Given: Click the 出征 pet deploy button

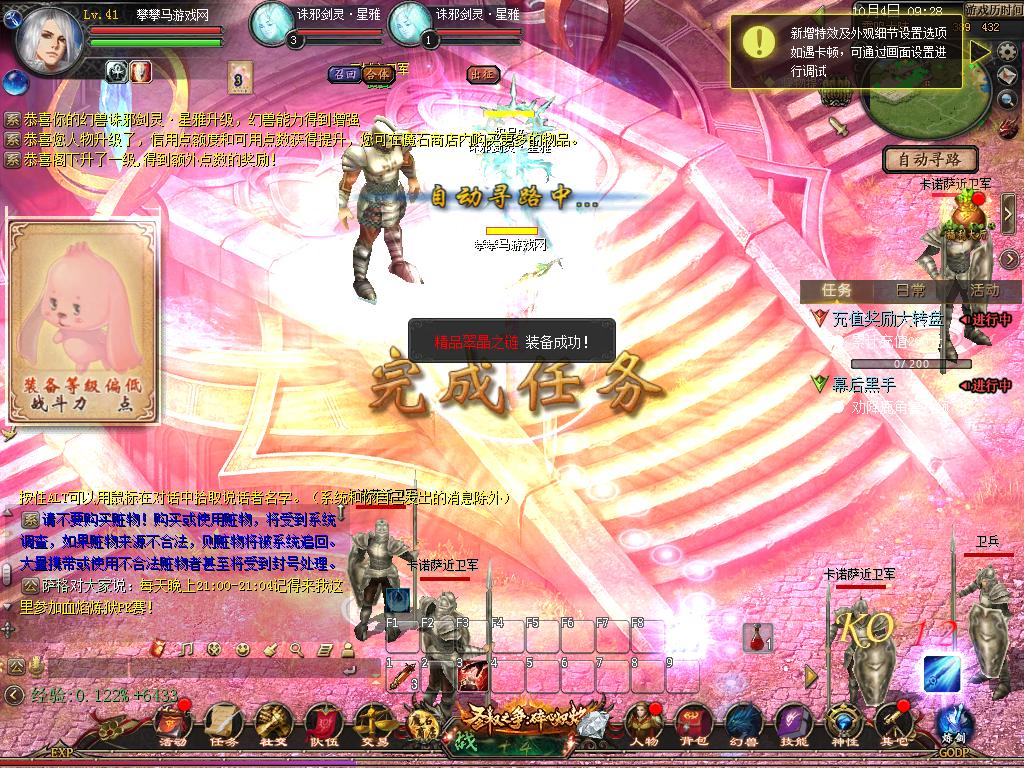Looking at the screenshot, I should click(x=482, y=73).
